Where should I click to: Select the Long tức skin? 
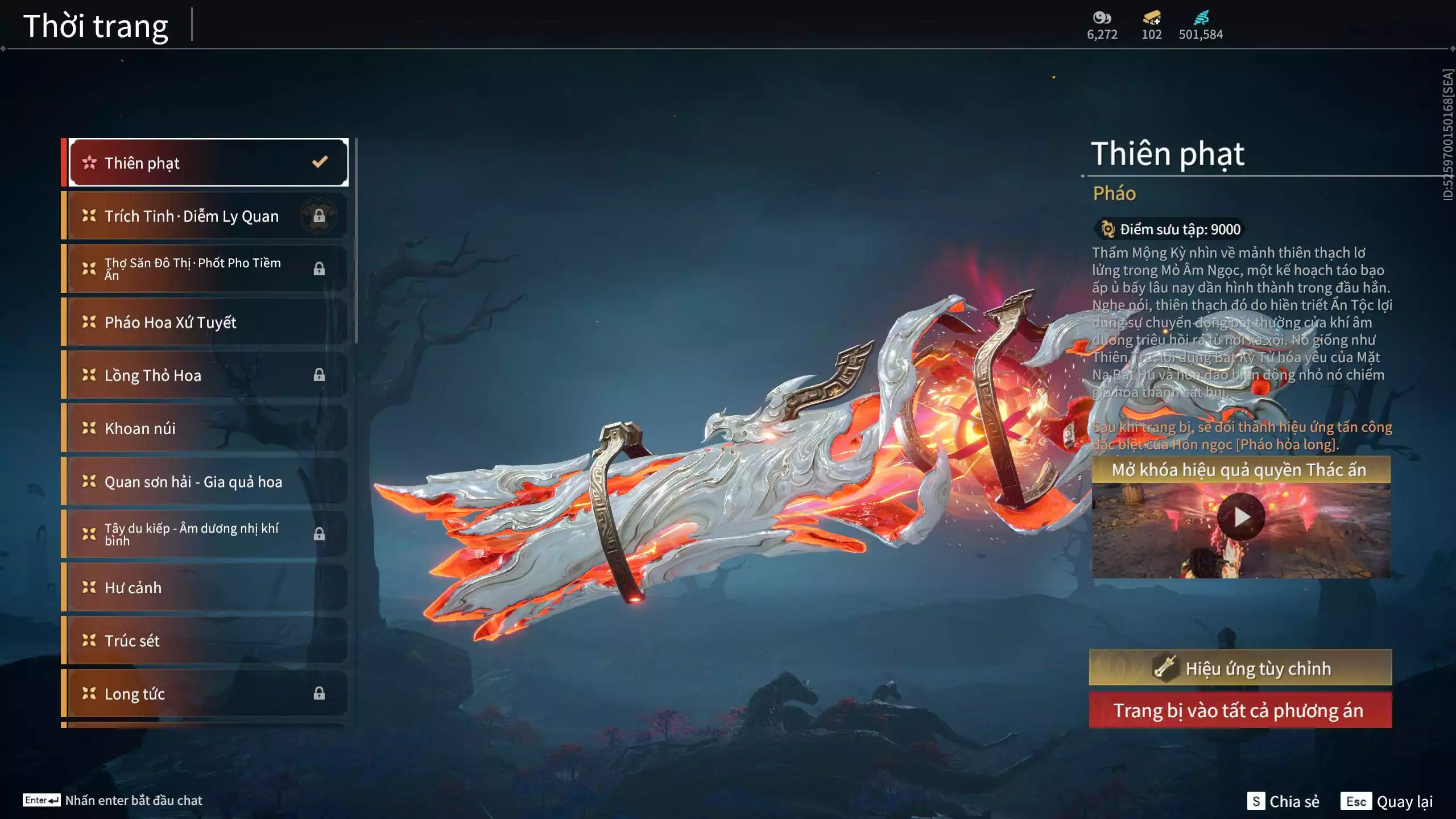tap(208, 693)
